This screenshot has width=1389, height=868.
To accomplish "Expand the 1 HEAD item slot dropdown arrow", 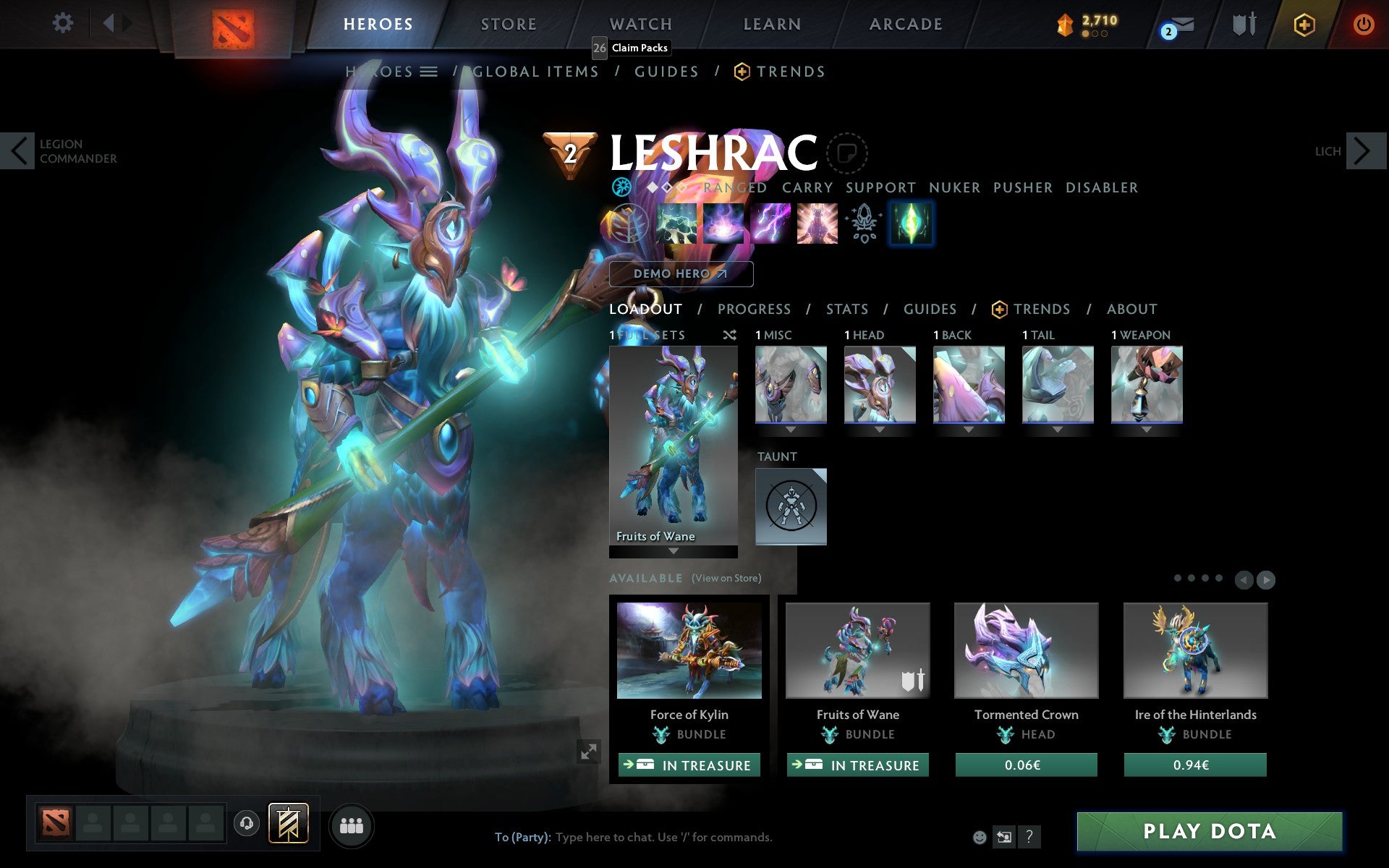I will (x=880, y=429).
